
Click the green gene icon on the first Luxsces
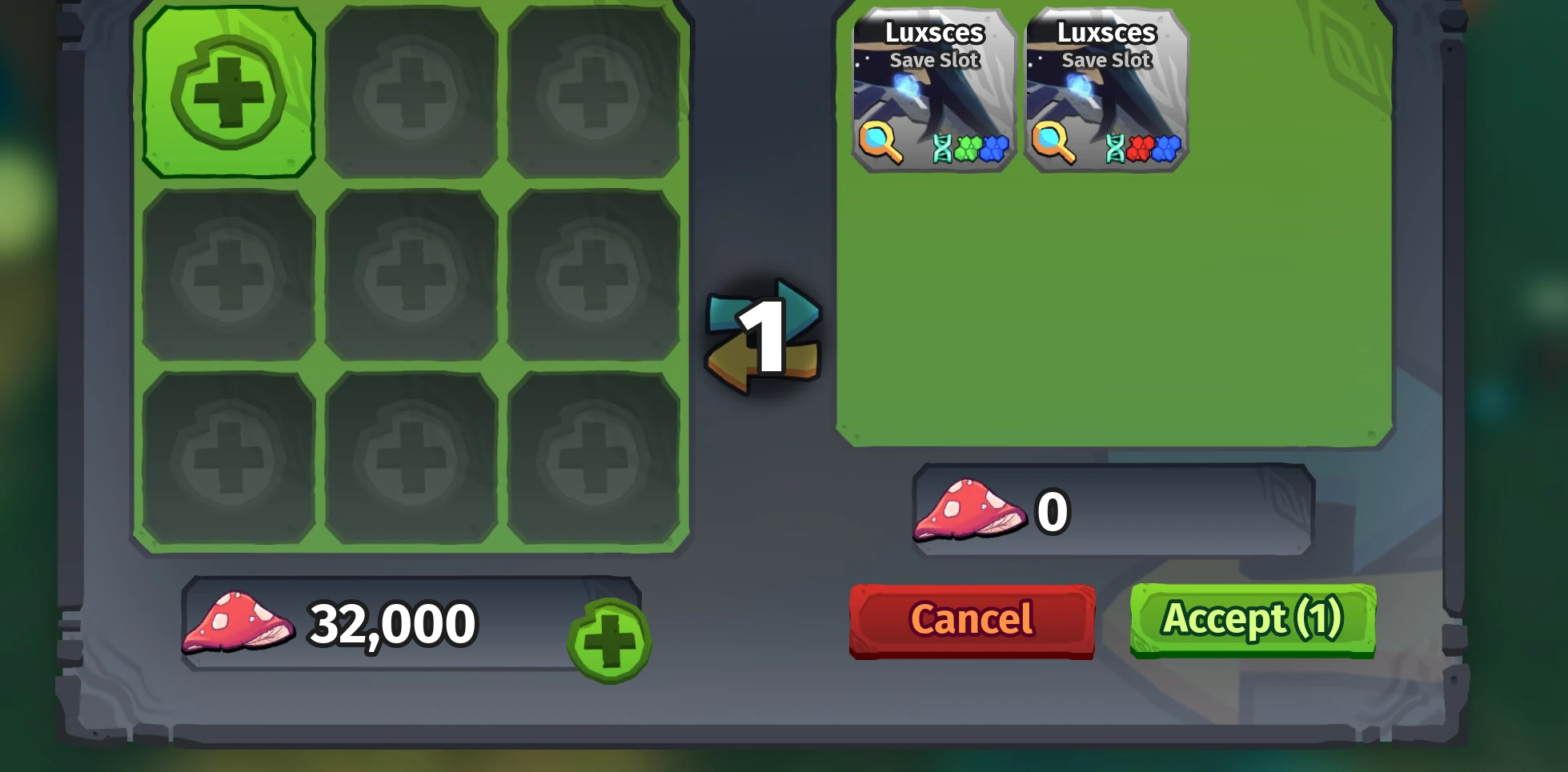(970, 148)
